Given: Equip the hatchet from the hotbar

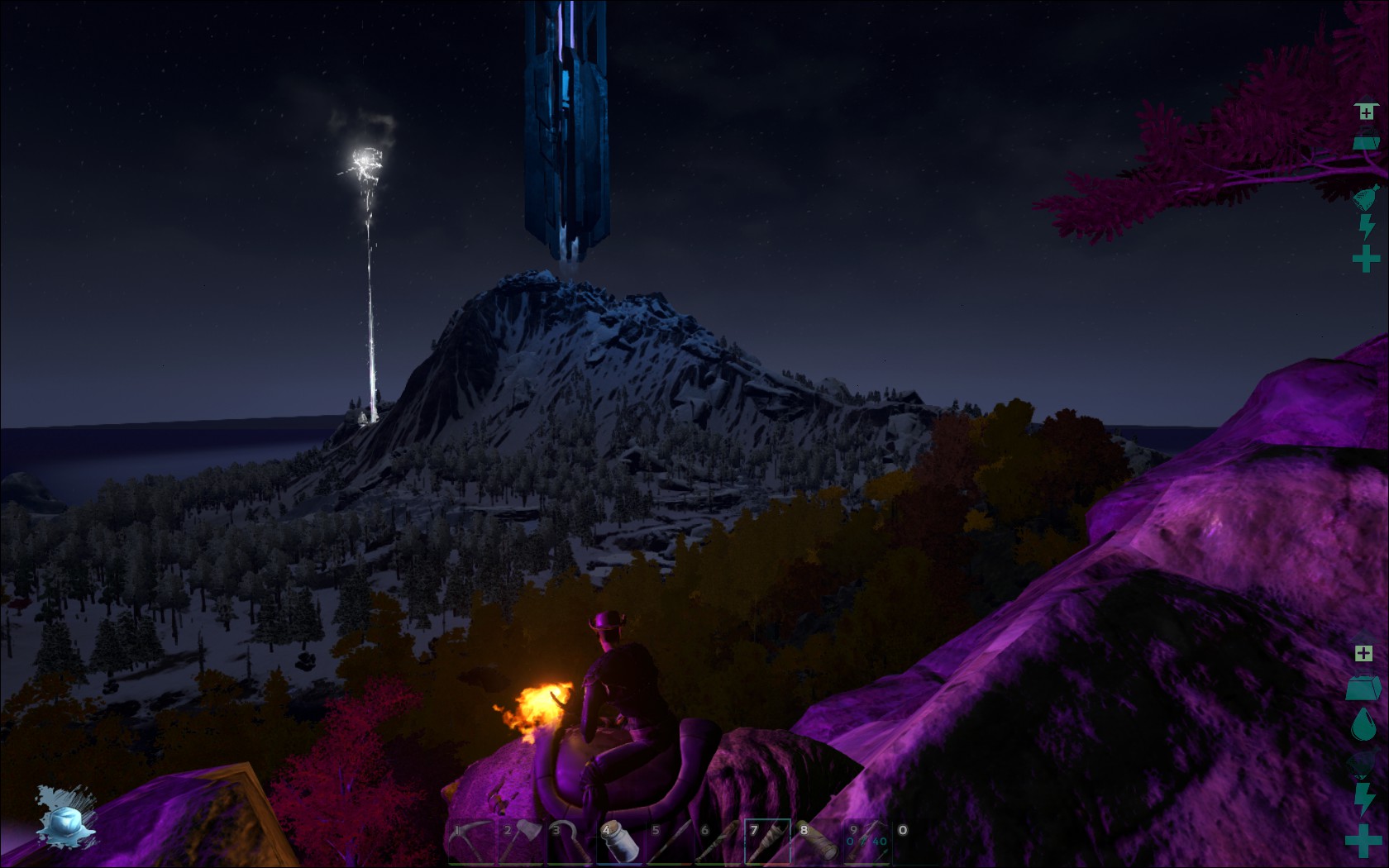Looking at the screenshot, I should click(x=520, y=842).
